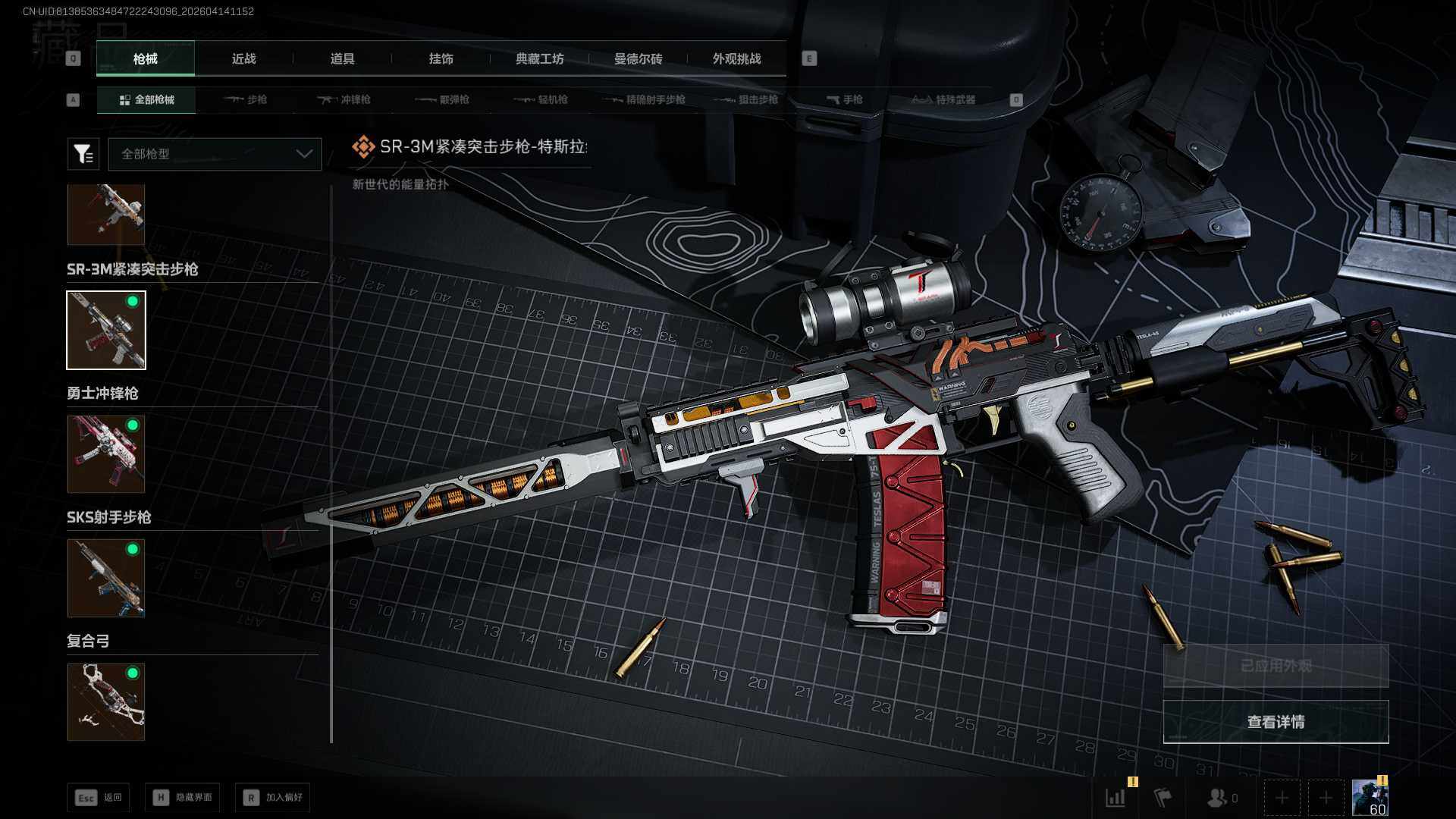The width and height of the screenshot is (1456, 819).
Task: Switch to the 近战 melee tab
Action: [x=243, y=59]
